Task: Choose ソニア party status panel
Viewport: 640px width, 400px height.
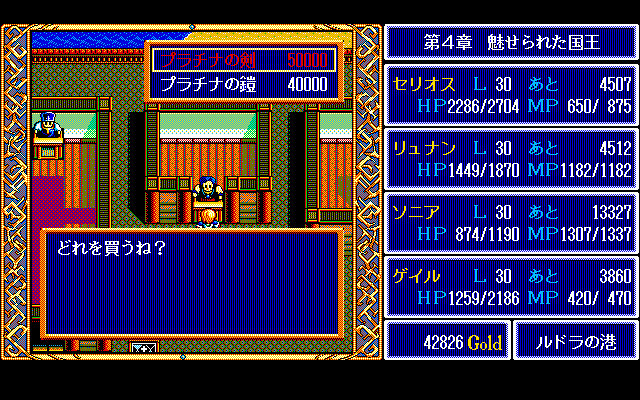Action: tap(510, 222)
